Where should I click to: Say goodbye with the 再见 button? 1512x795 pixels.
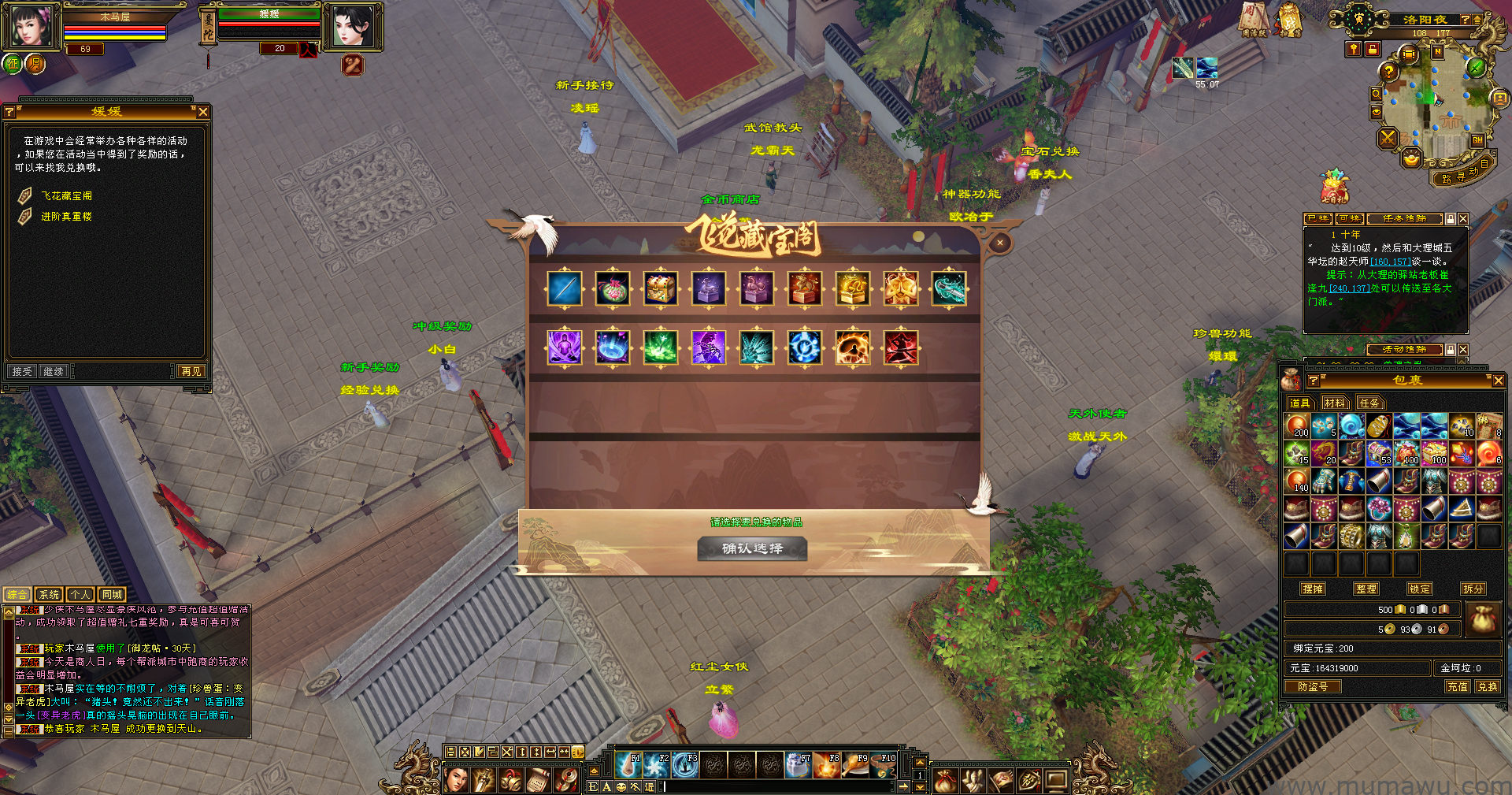(191, 371)
